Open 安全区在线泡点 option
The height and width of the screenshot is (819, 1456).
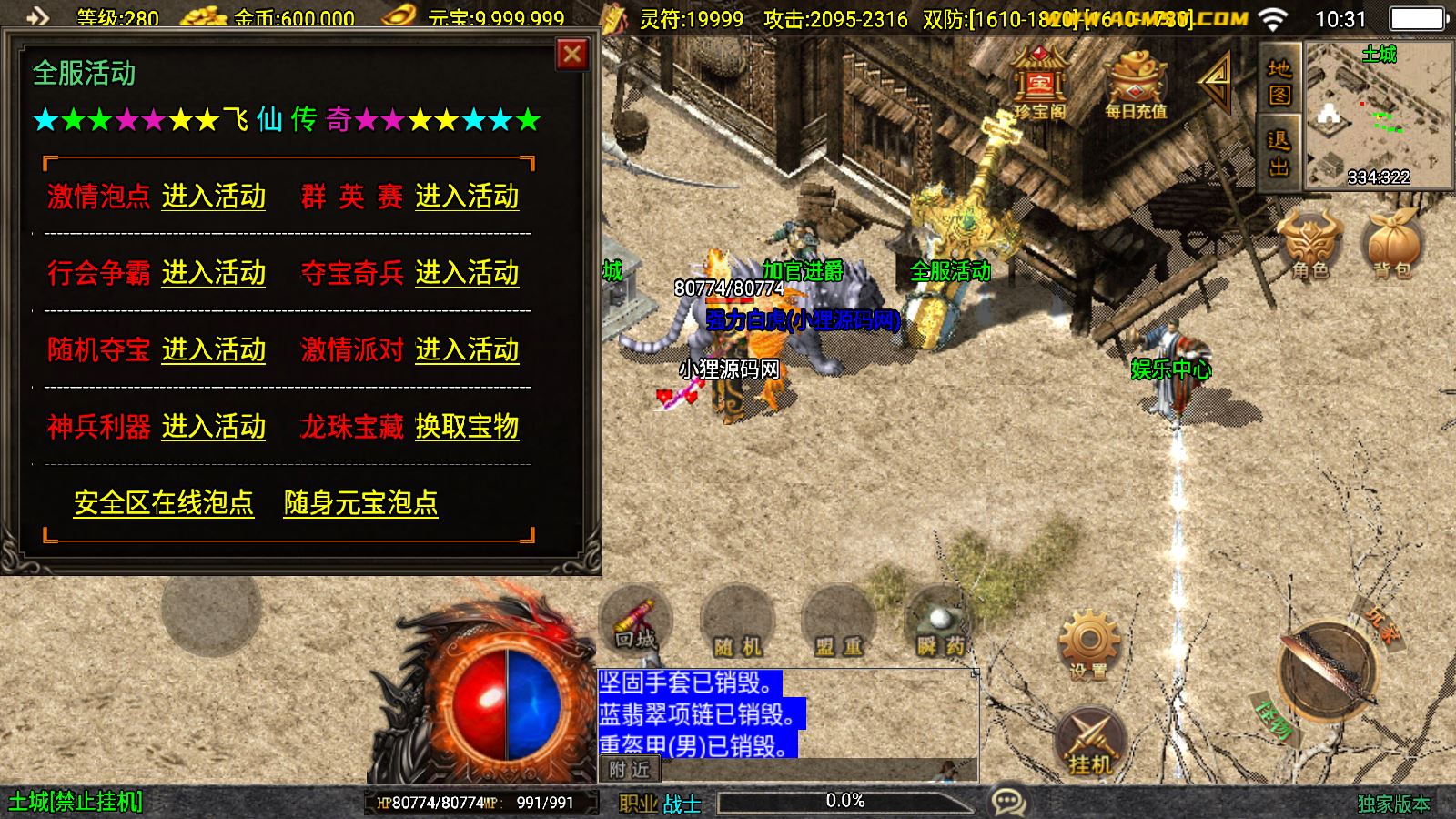[164, 503]
